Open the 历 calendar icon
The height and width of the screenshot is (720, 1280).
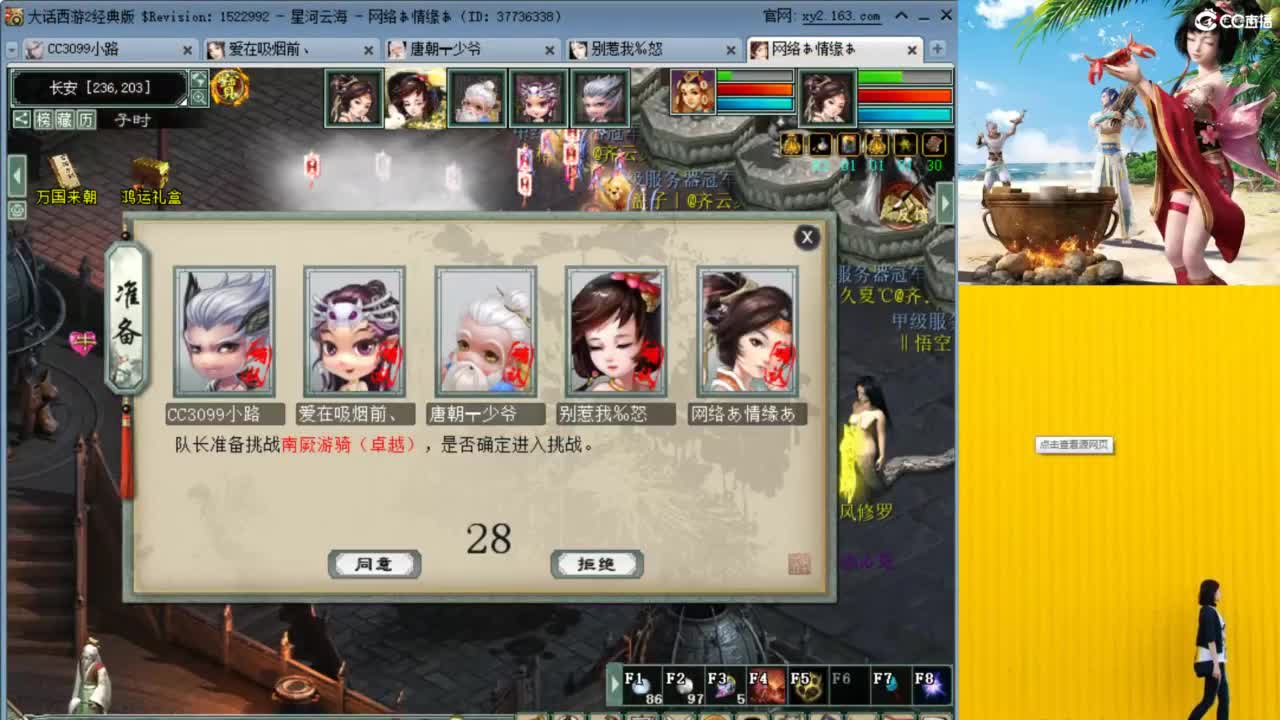[x=86, y=118]
